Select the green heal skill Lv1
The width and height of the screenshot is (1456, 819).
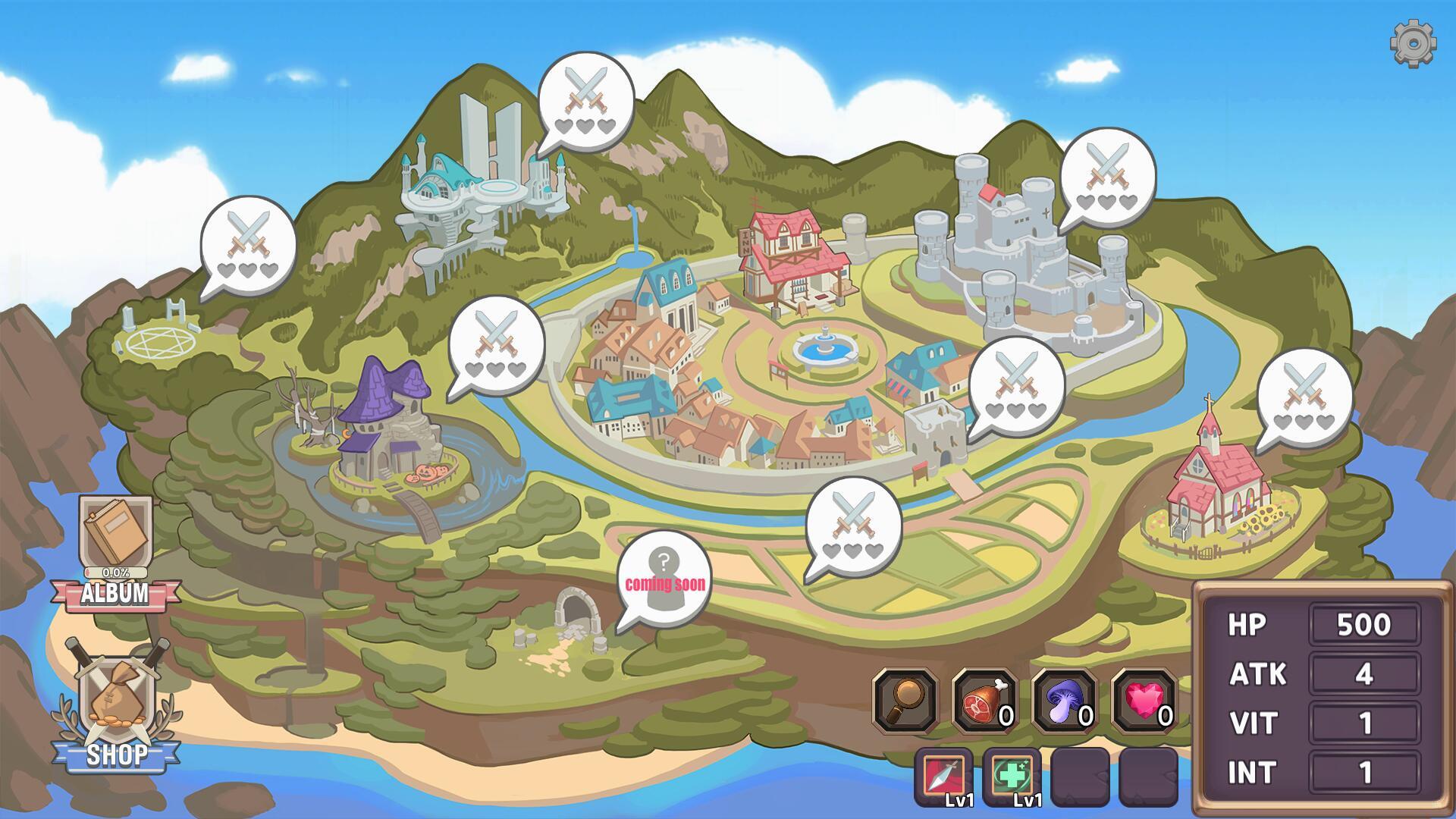[x=1012, y=777]
